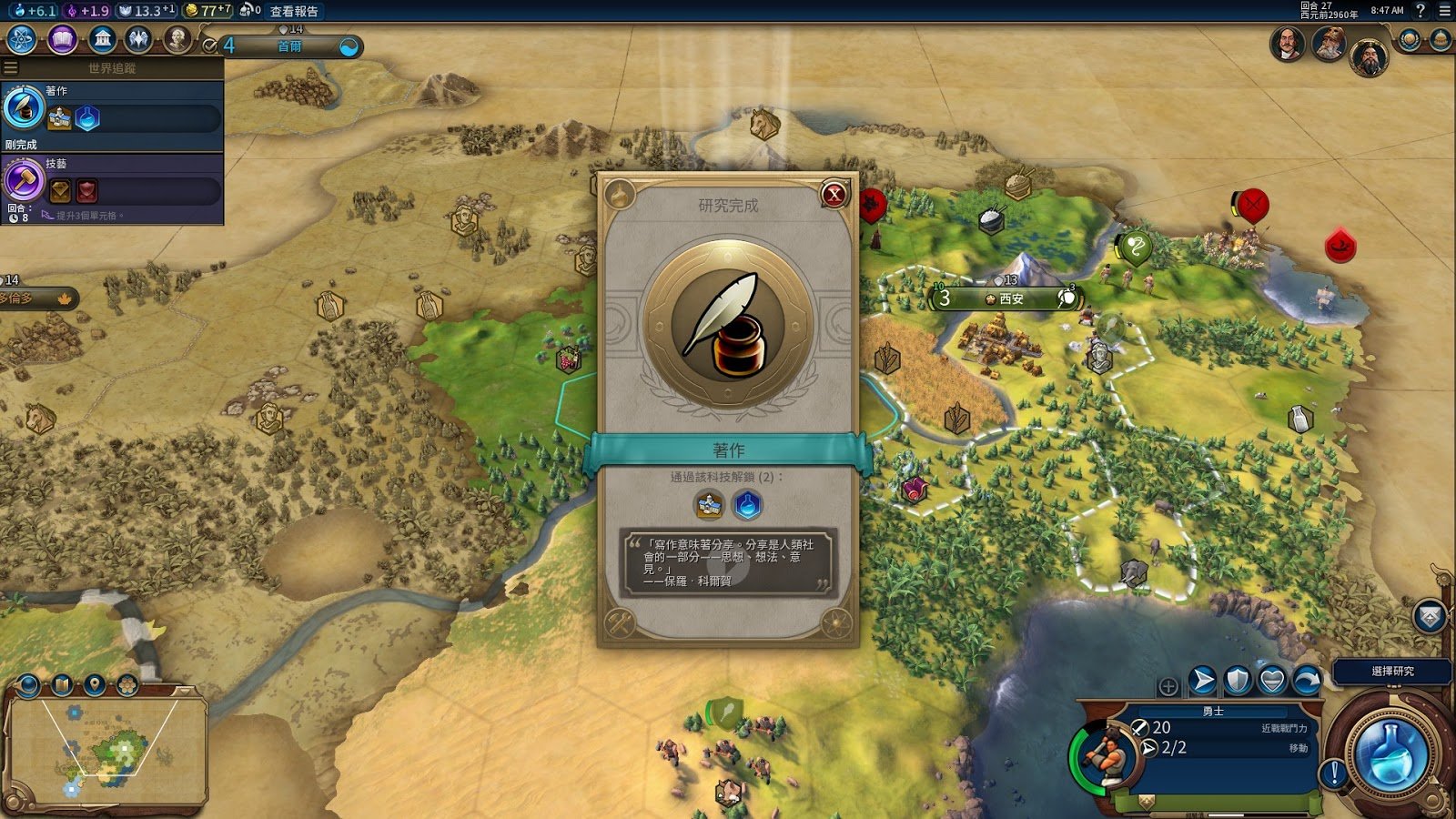Image resolution: width=1456 pixels, height=819 pixels.
Task: Choose the warrior's move-to command
Action: coord(1203,680)
